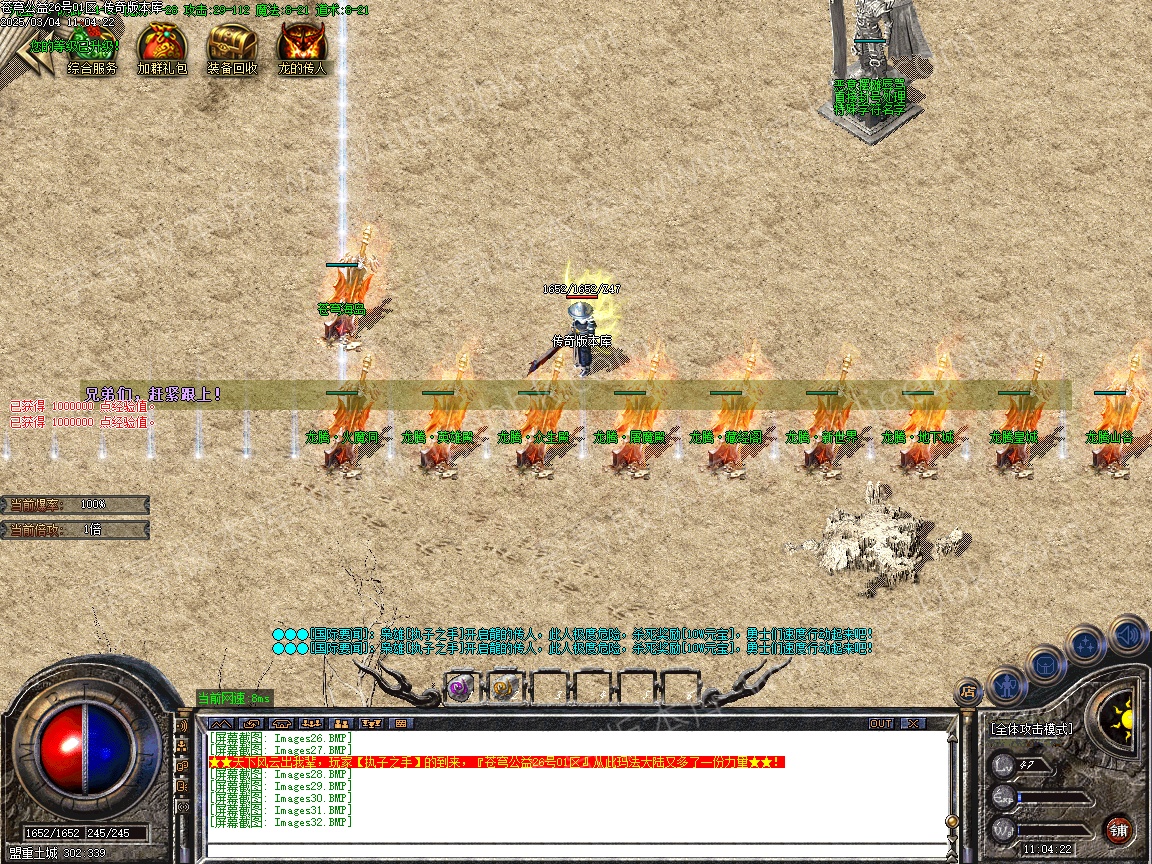
Task: Use the orange scroll in the hotbar
Action: click(502, 687)
